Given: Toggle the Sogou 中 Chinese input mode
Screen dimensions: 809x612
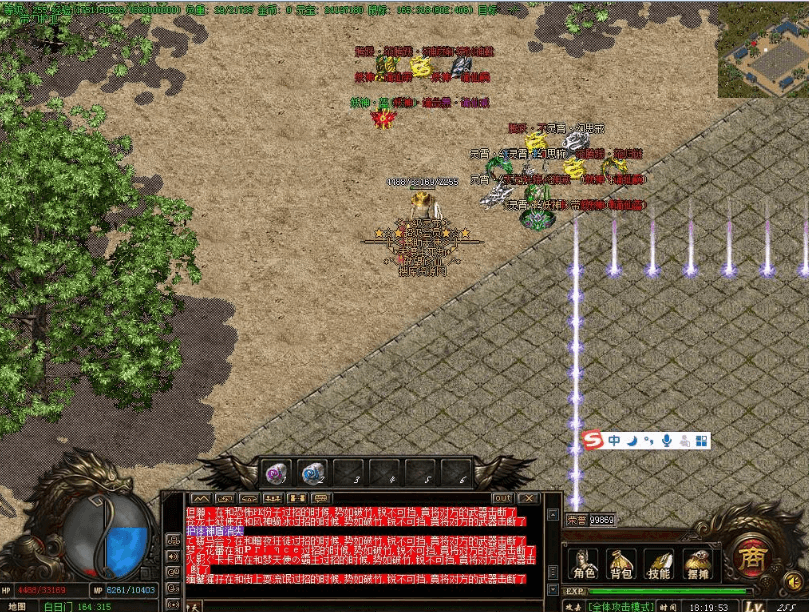Looking at the screenshot, I should click(x=614, y=440).
